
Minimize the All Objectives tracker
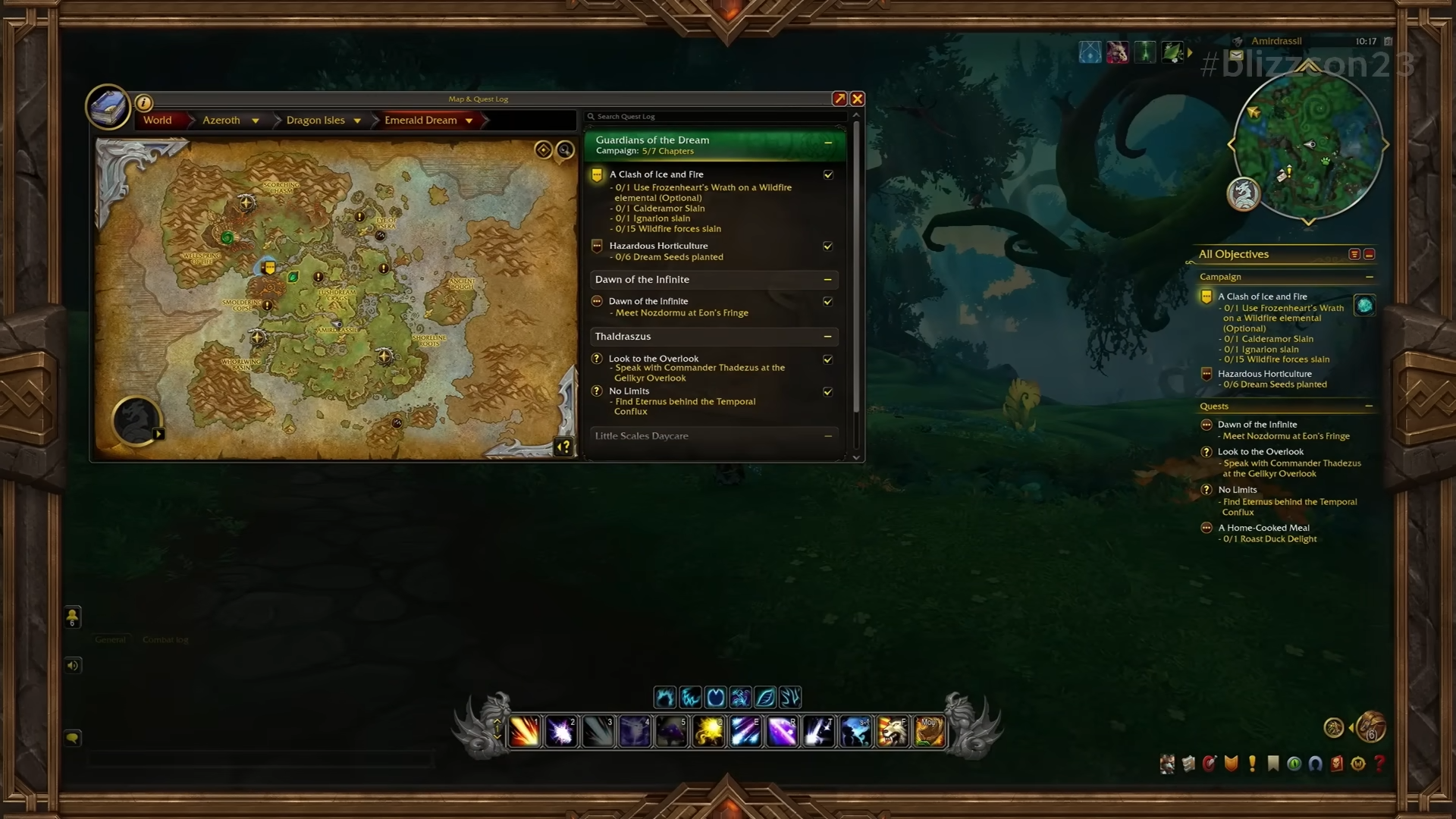(x=1370, y=254)
